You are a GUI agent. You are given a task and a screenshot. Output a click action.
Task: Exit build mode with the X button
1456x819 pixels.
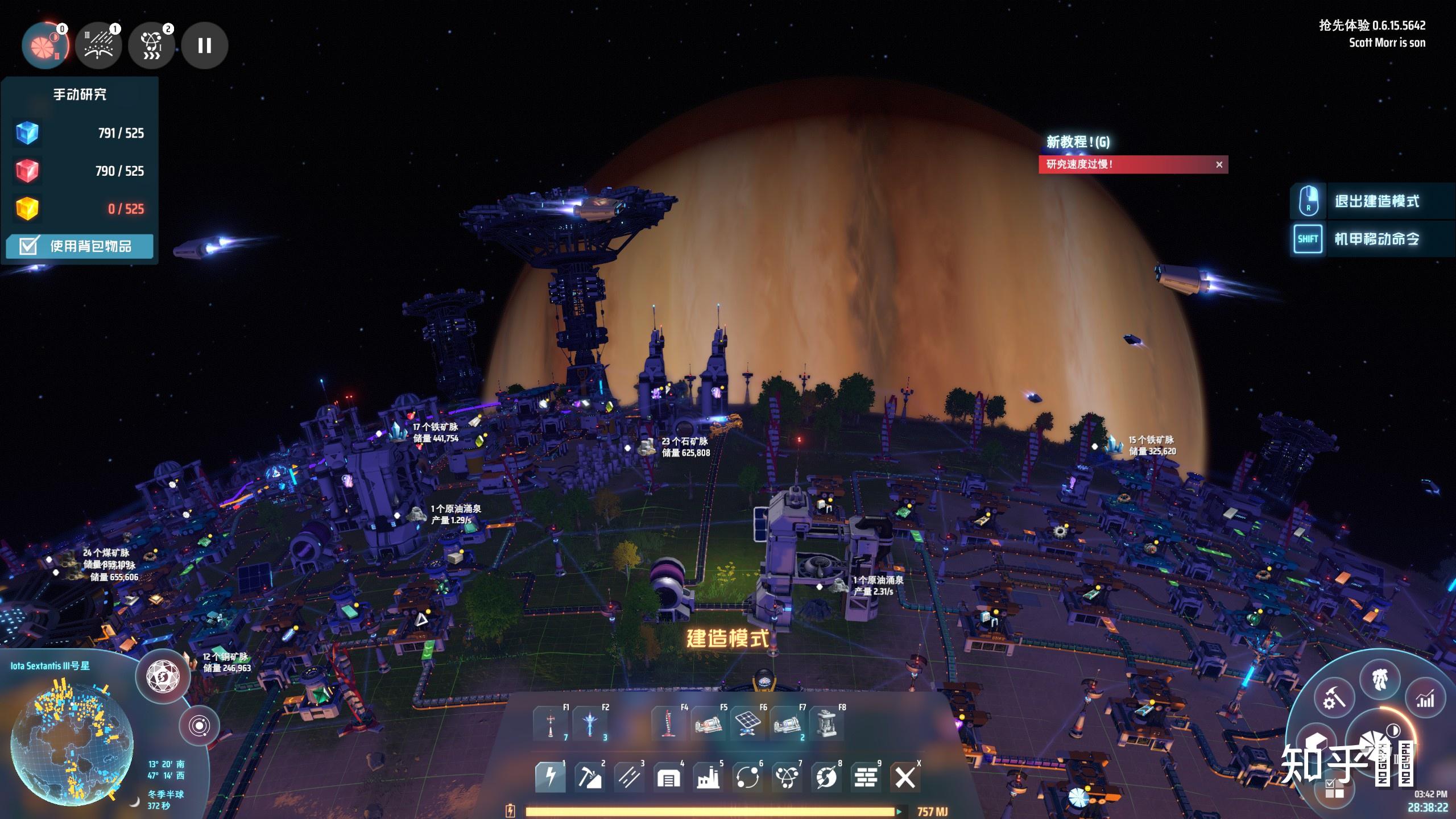pyautogui.click(x=905, y=777)
